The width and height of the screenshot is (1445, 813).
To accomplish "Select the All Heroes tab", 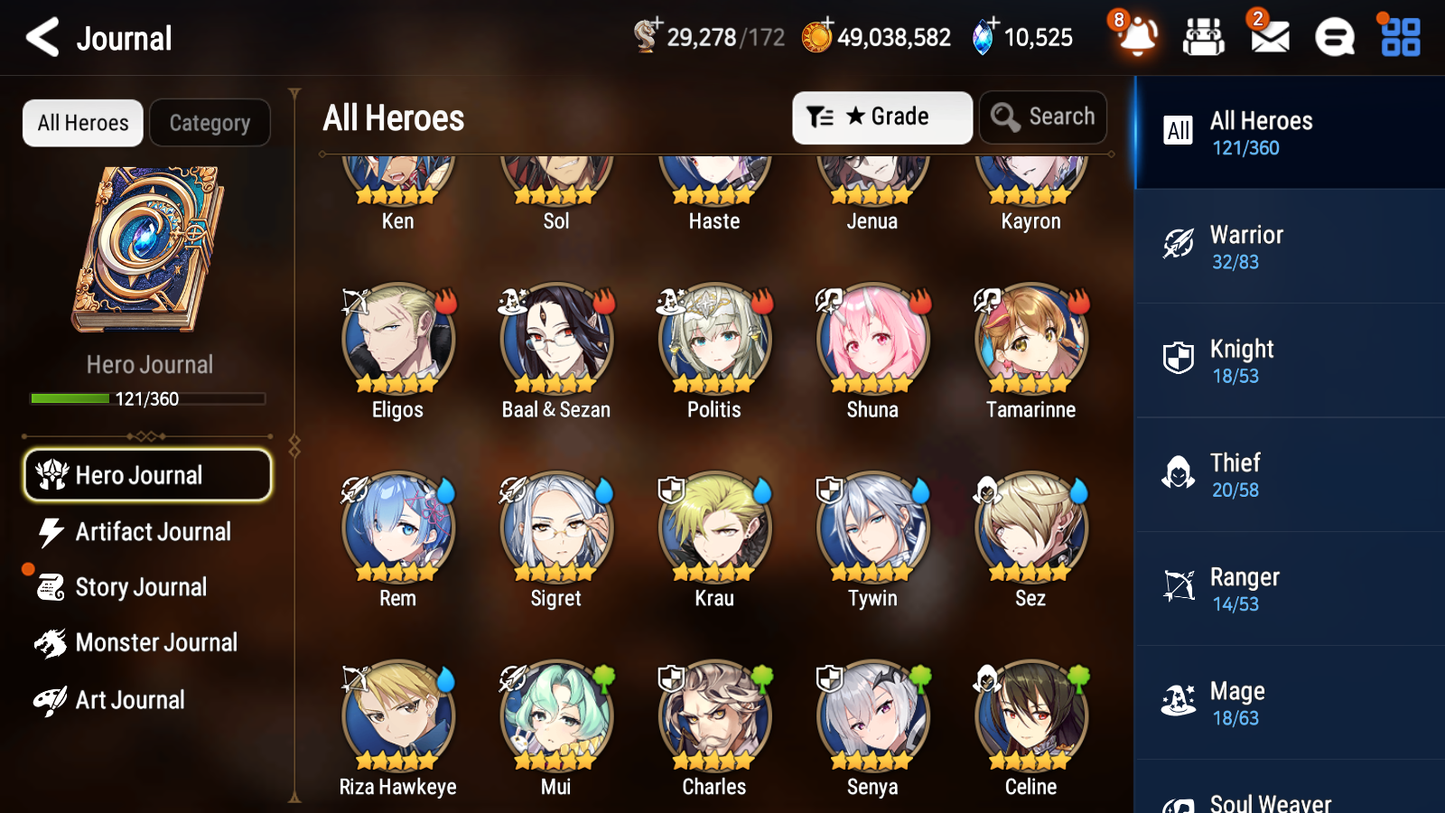I will pyautogui.click(x=82, y=123).
